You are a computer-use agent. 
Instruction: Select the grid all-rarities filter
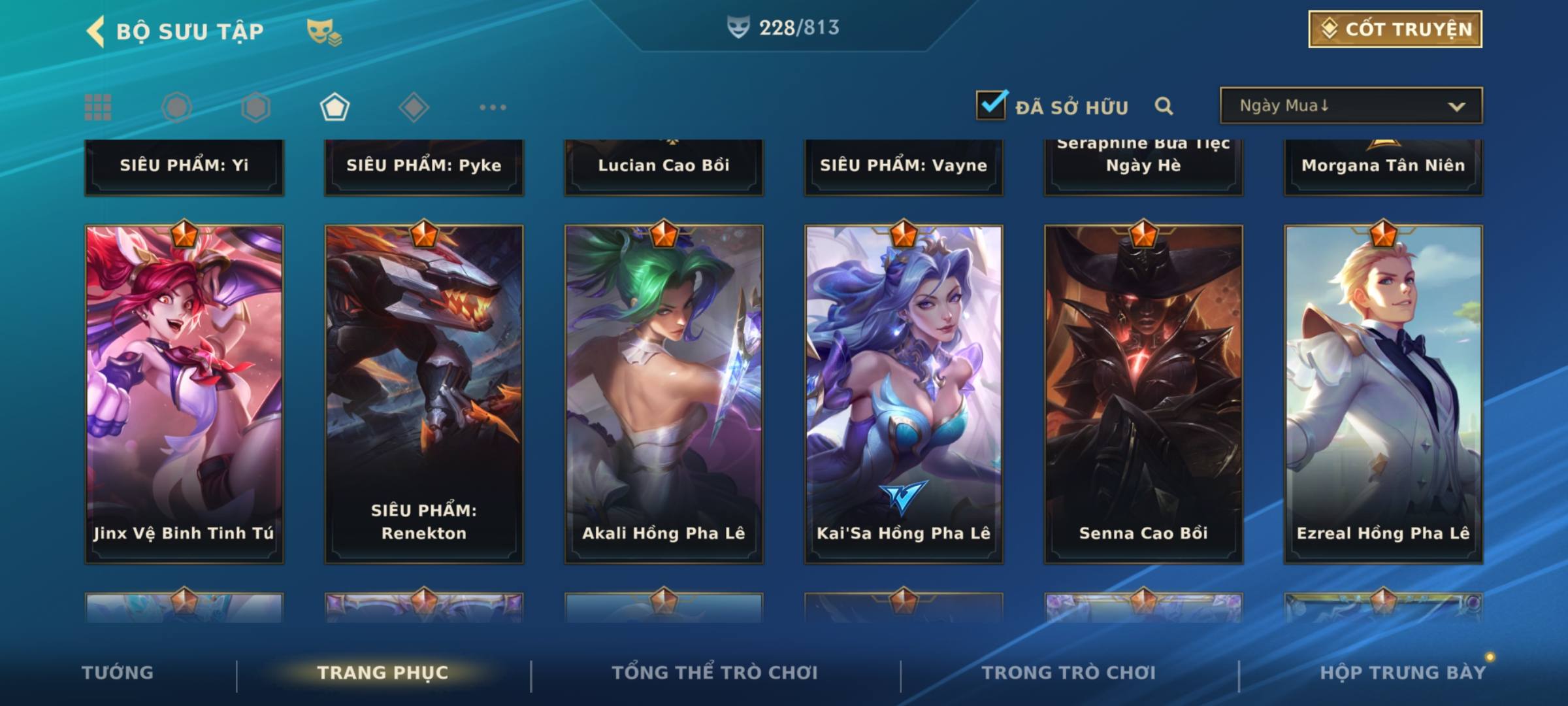[x=98, y=107]
